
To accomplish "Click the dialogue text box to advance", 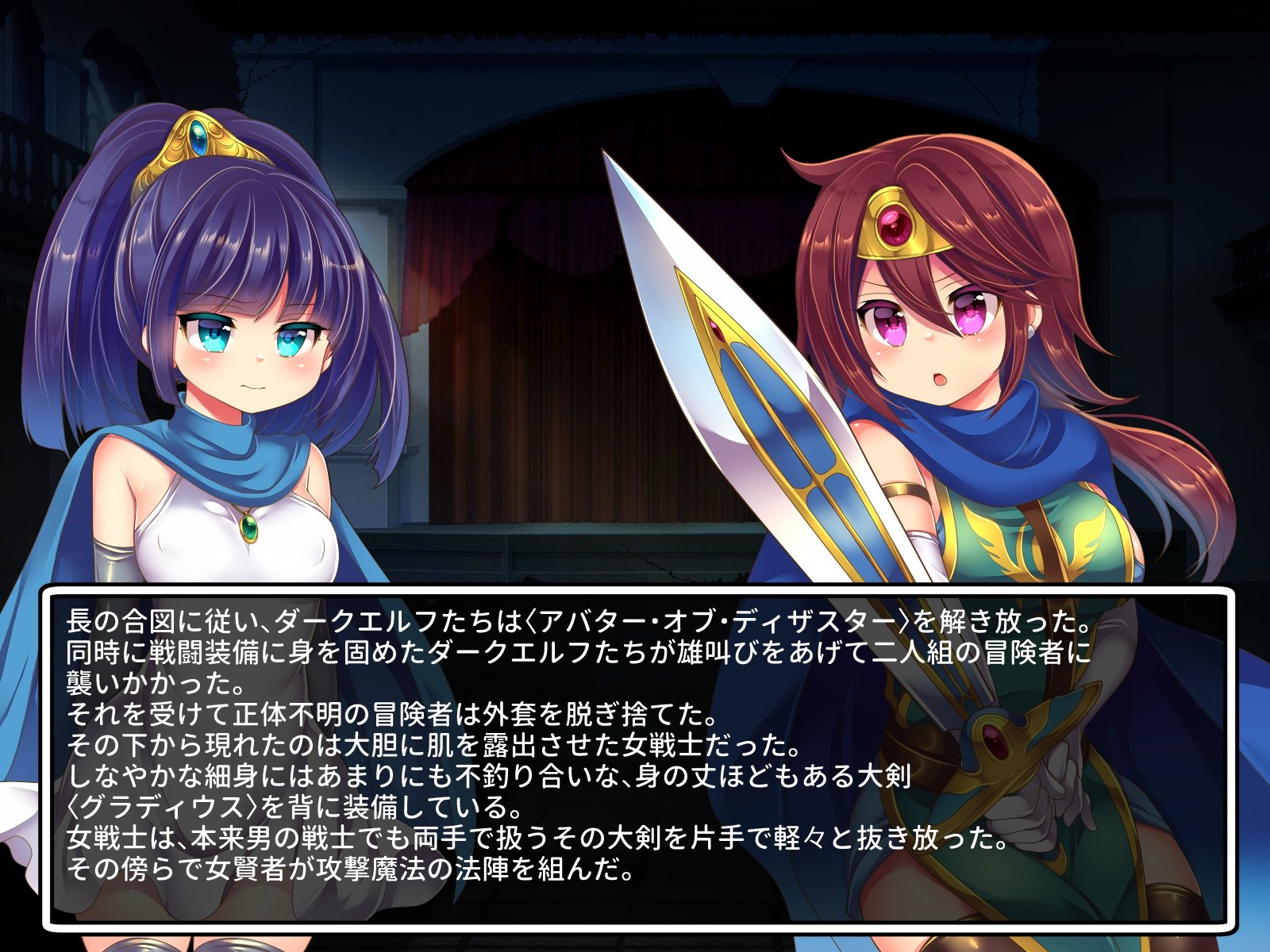I will pos(635,754).
